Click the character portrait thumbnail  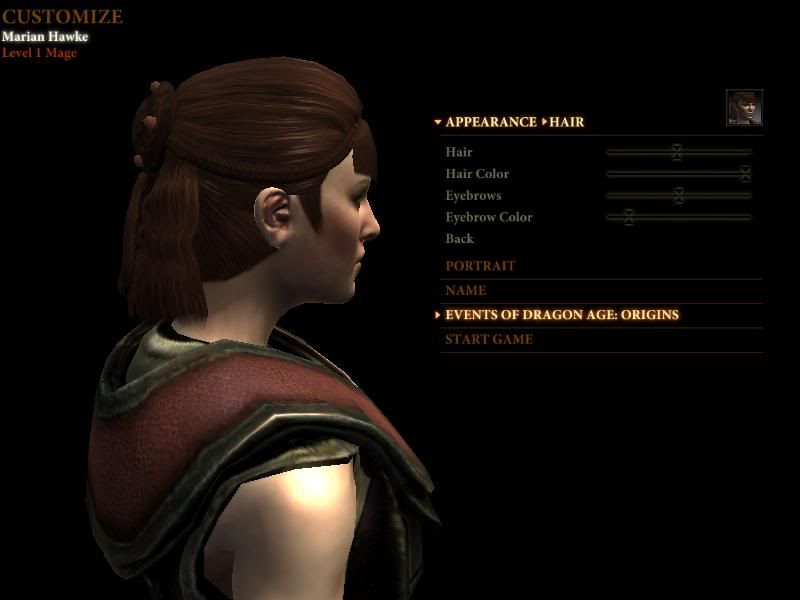pyautogui.click(x=744, y=108)
